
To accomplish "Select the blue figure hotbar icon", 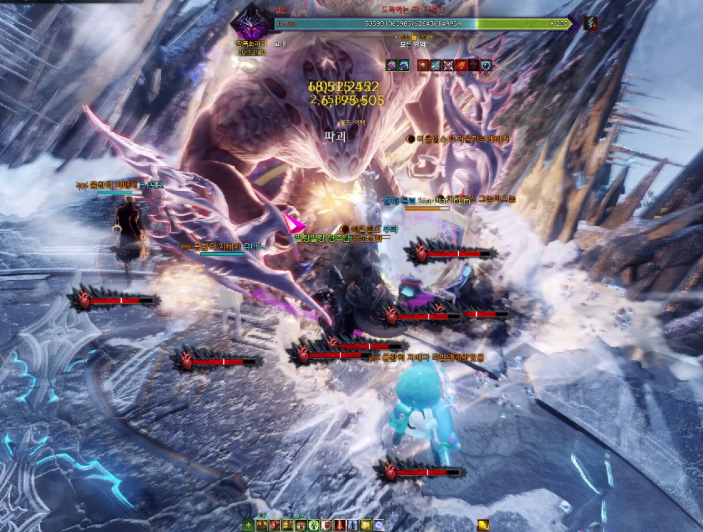I will point(352,525).
